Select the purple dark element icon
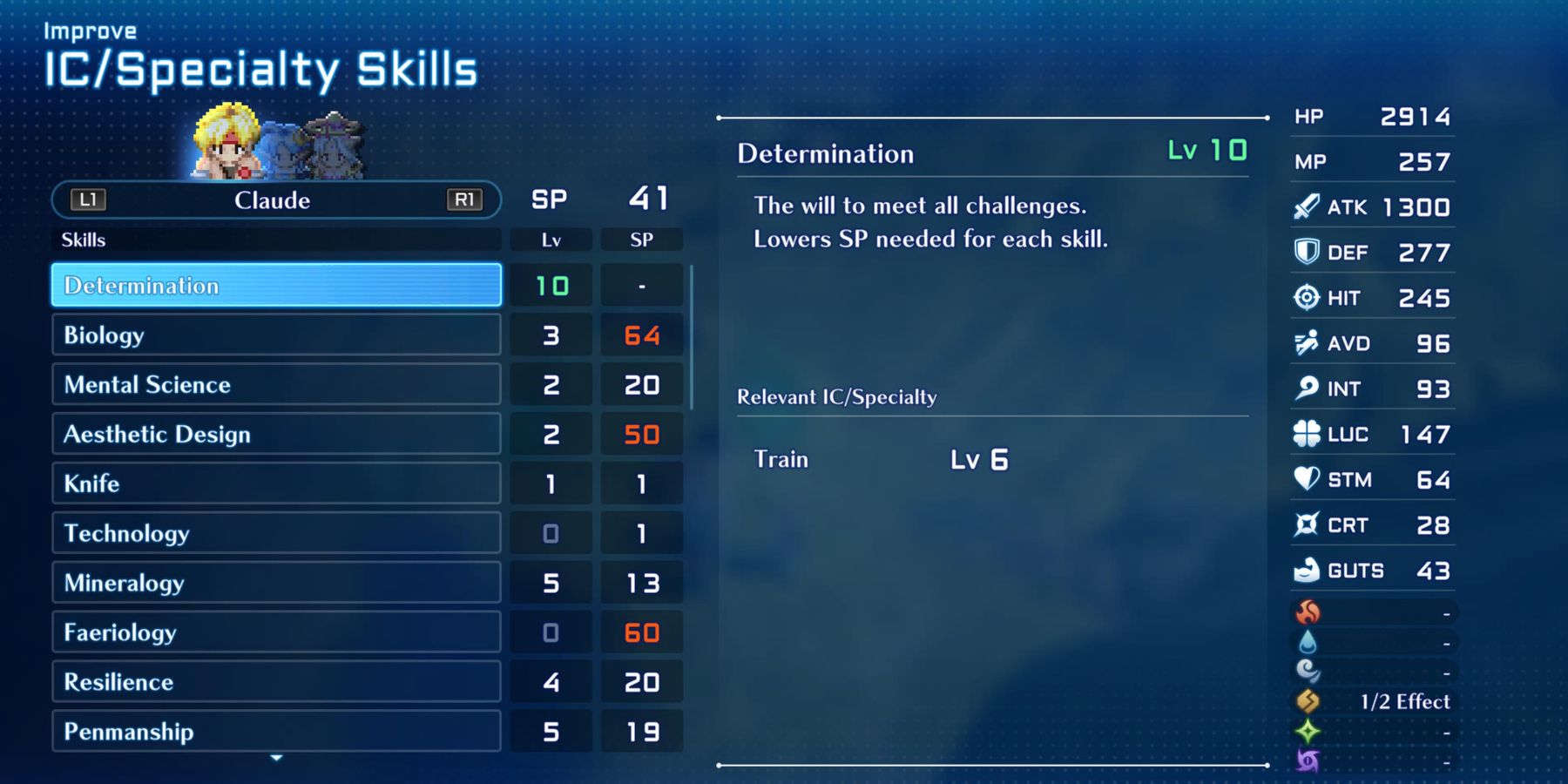The width and height of the screenshot is (1568, 784). click(x=1309, y=759)
